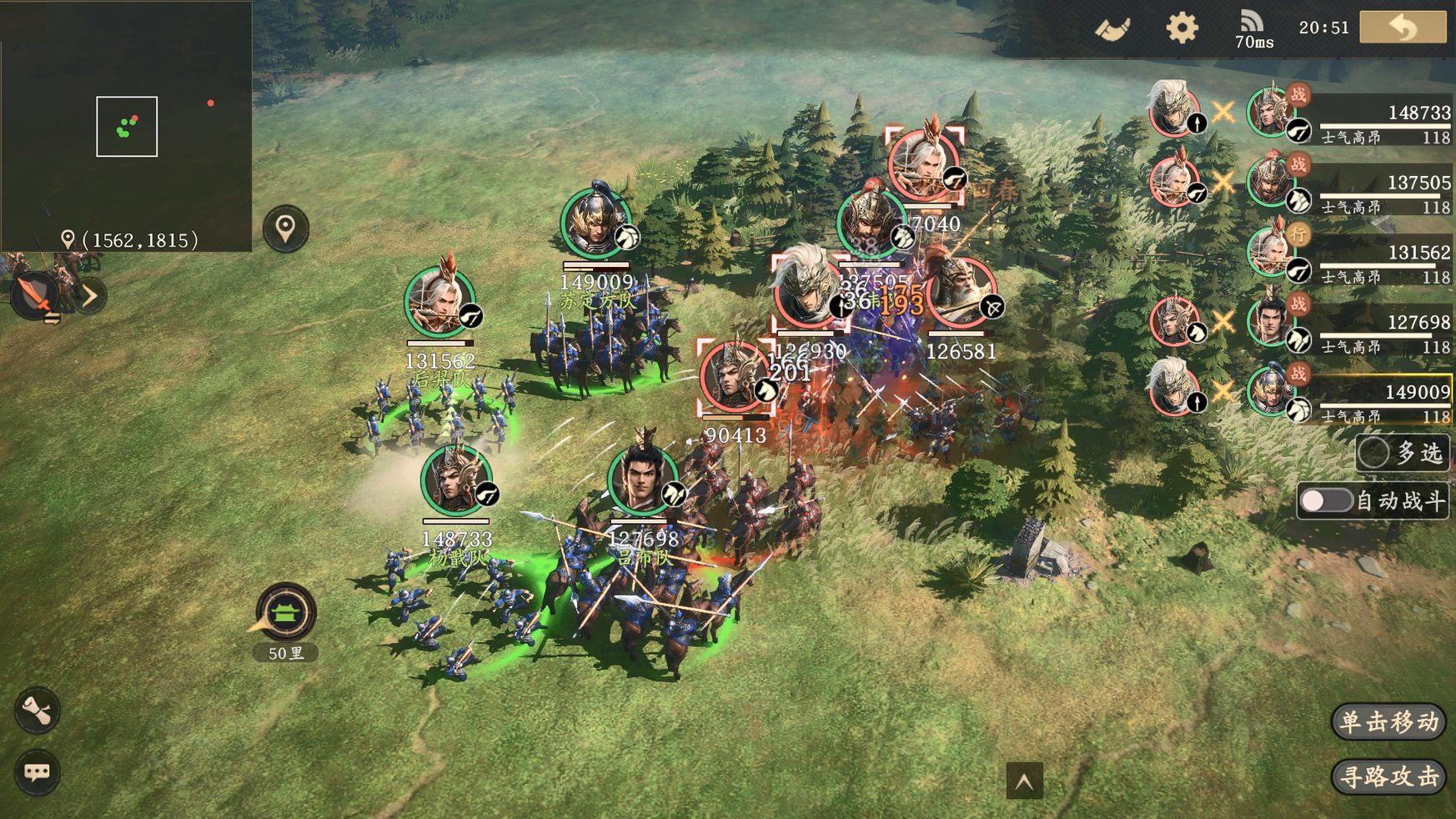Open the war horn icon
Image resolution: width=1456 pixels, height=819 pixels.
coord(1112,29)
